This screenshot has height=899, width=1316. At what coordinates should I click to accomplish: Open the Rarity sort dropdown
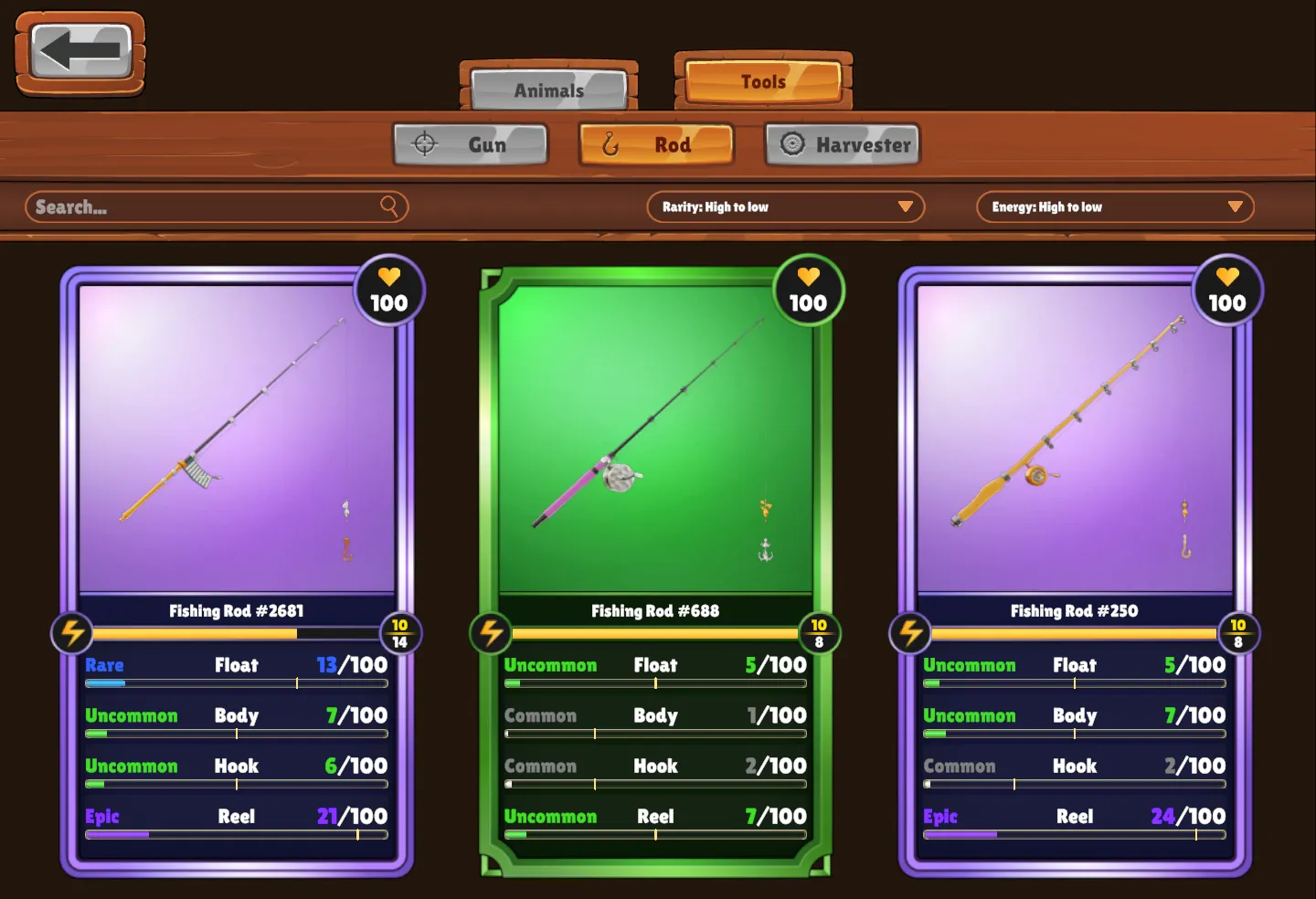click(786, 207)
